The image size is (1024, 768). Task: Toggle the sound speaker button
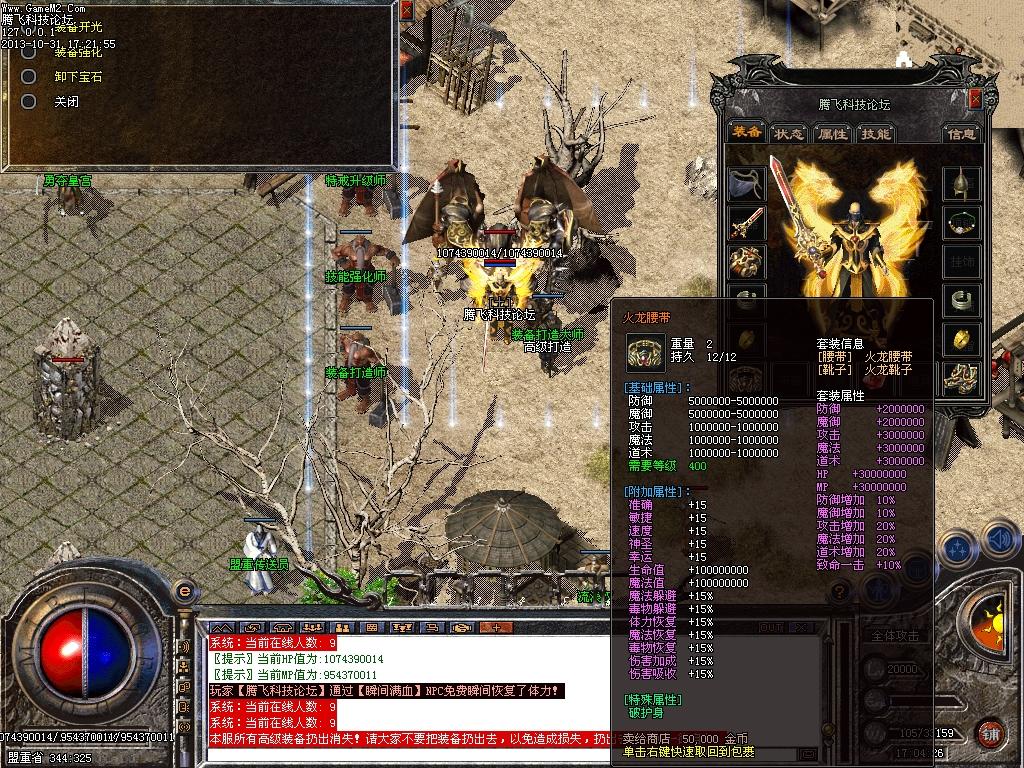pos(999,541)
